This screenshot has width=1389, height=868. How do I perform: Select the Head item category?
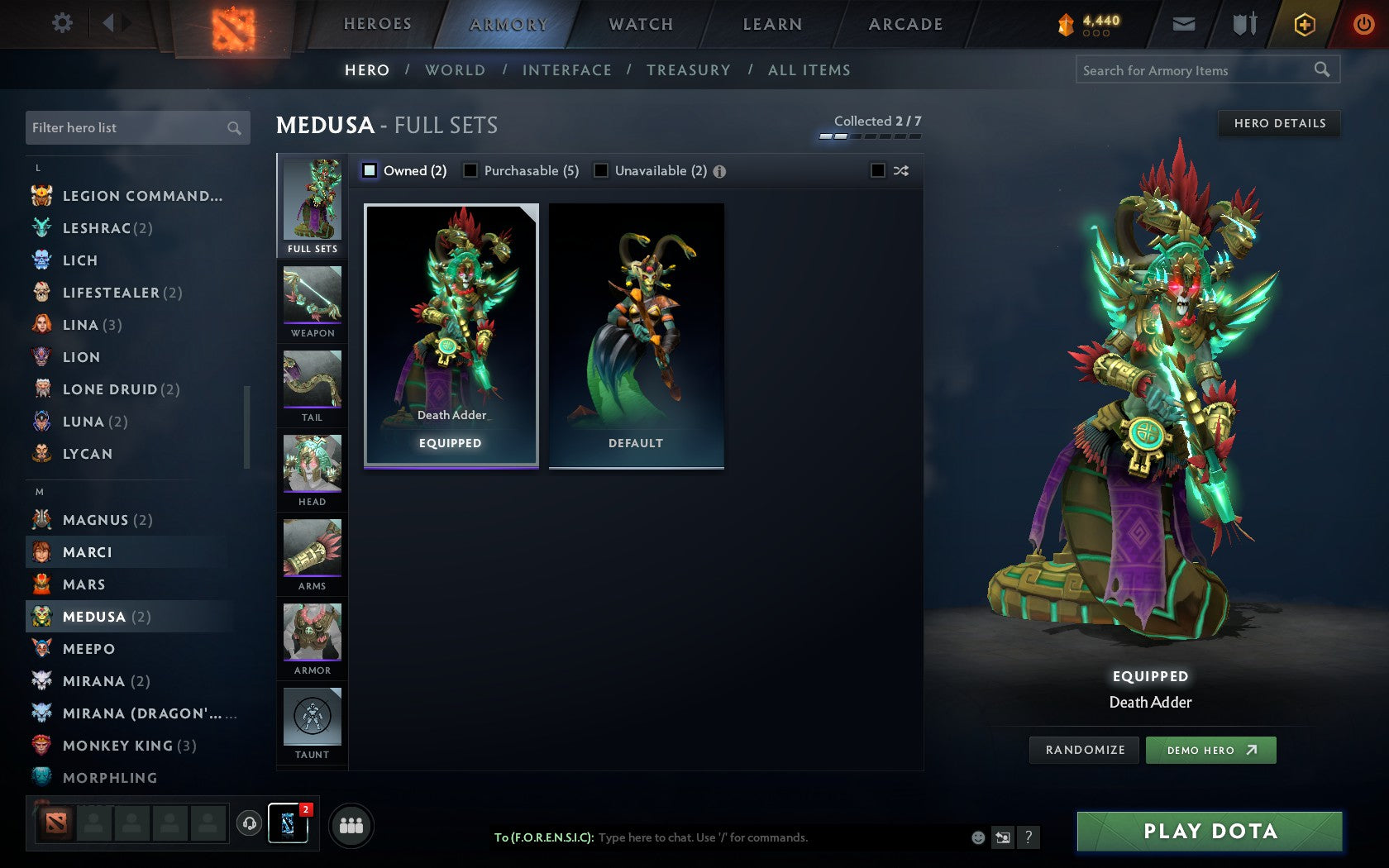(x=312, y=470)
